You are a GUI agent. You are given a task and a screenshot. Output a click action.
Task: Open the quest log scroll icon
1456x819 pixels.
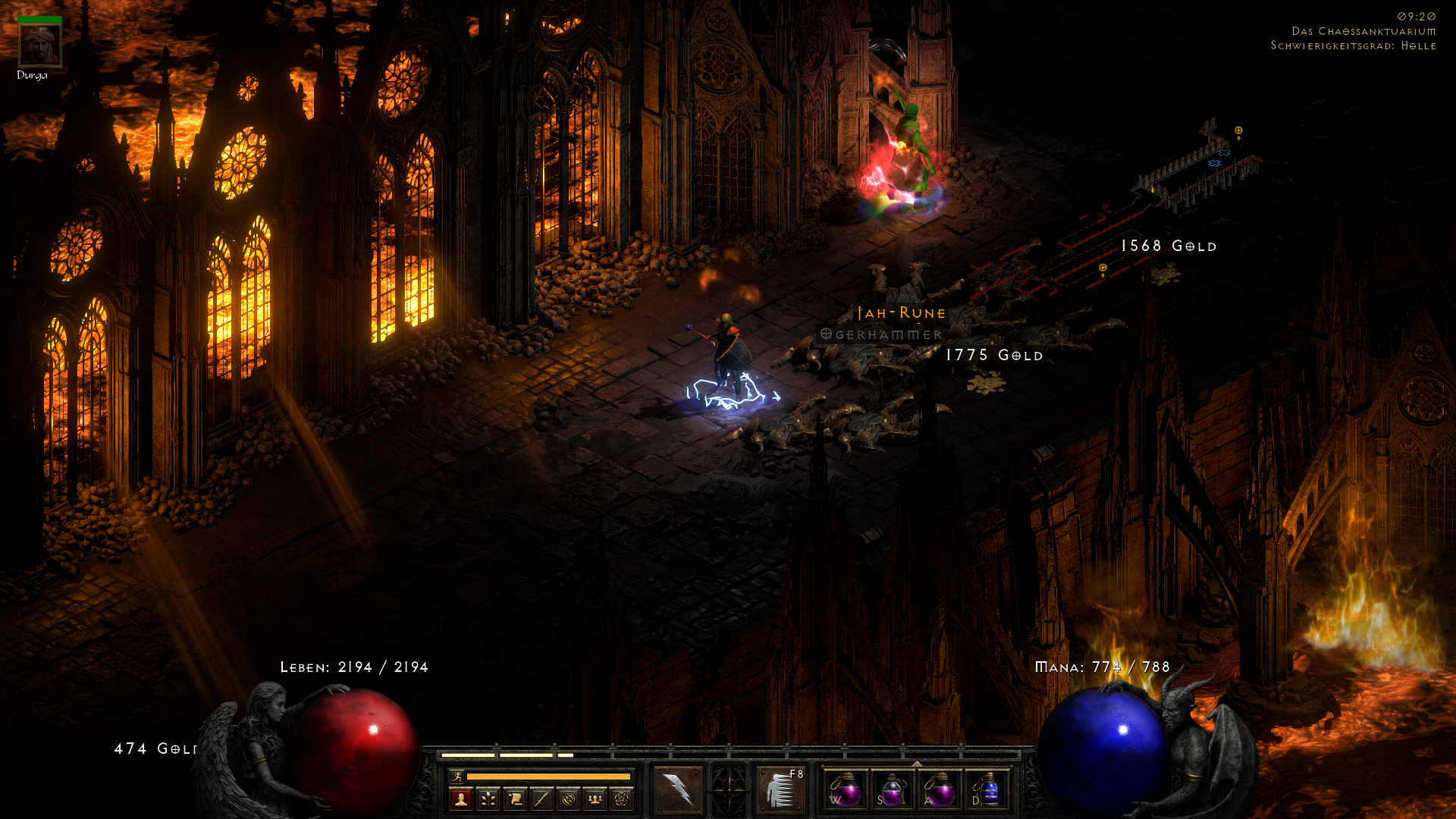click(x=514, y=799)
